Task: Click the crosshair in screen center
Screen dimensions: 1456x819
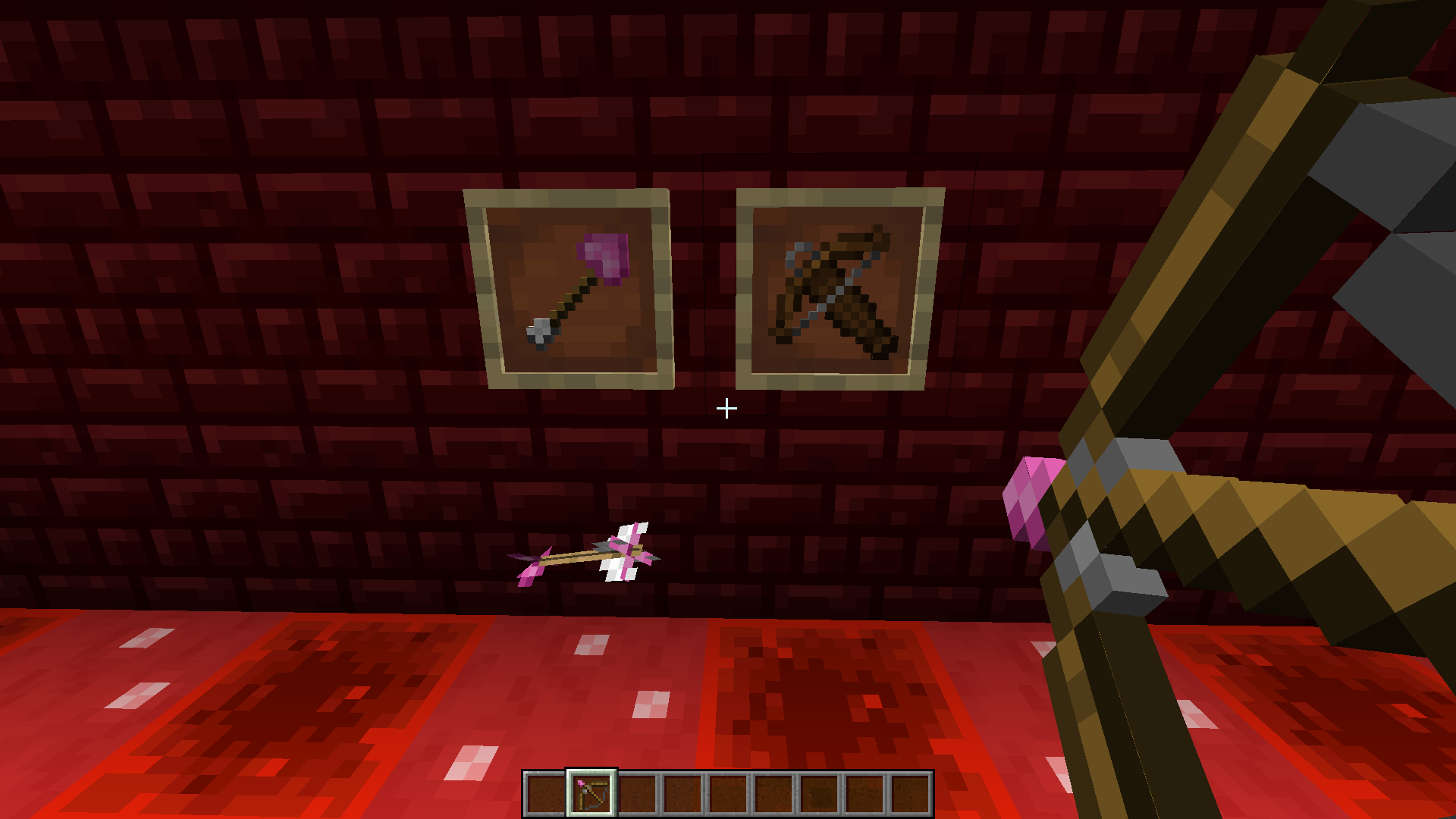Action: 728,409
